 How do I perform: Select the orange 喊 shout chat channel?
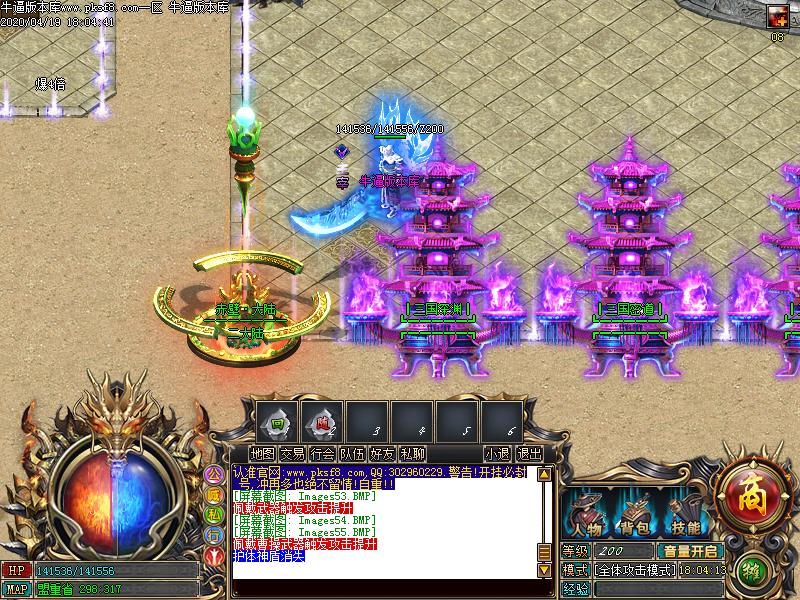pyautogui.click(x=214, y=494)
